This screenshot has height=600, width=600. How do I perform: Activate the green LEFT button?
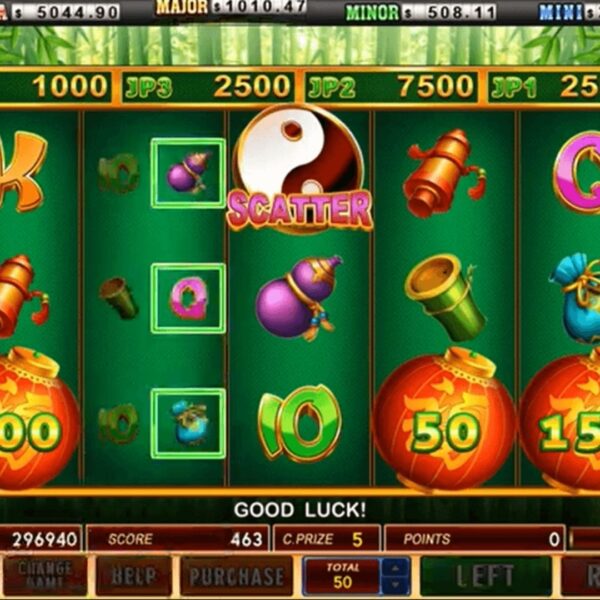[x=485, y=576]
